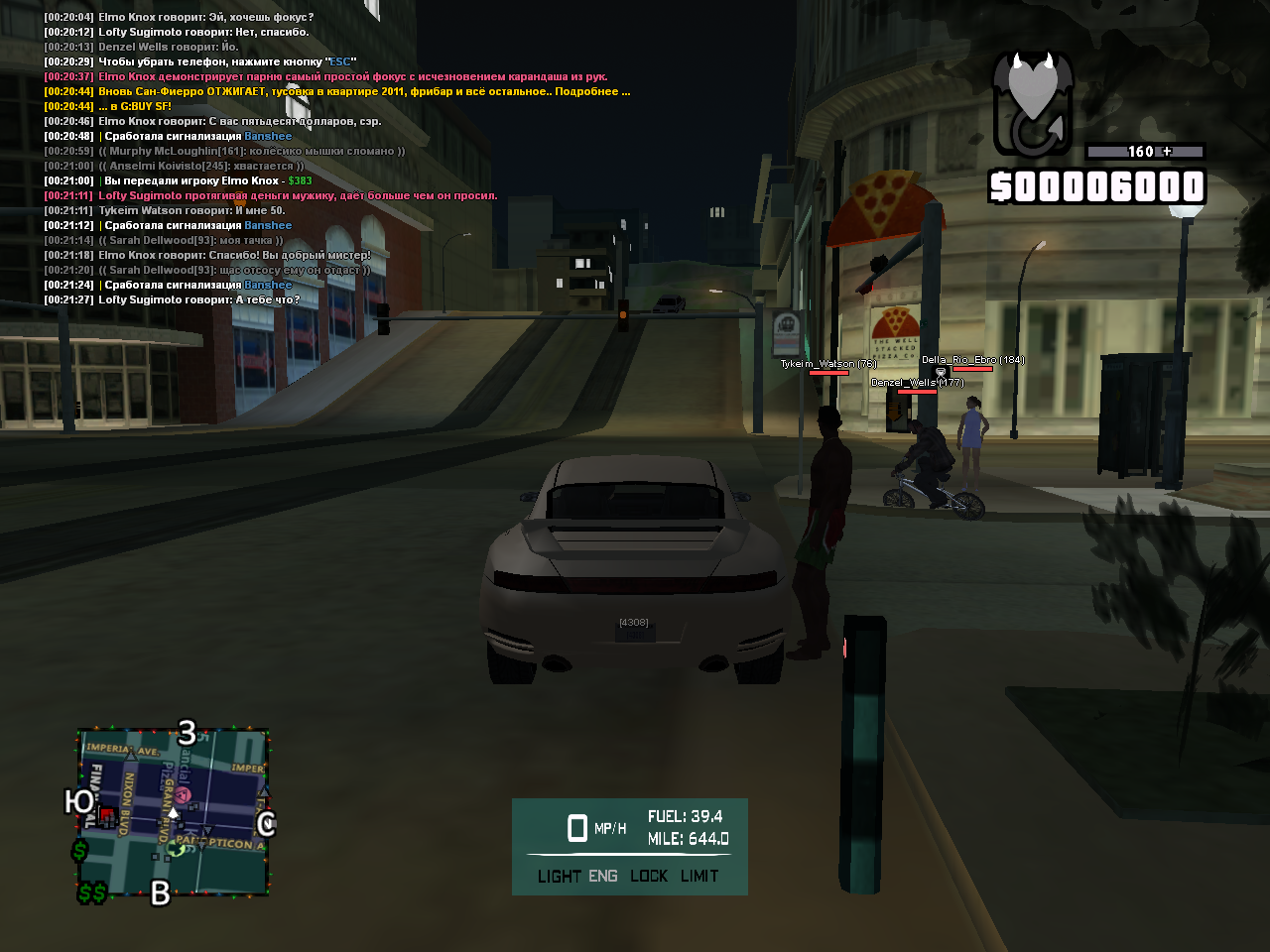Click the pink pizza marker on the minimap
1270x952 pixels.
[184, 795]
